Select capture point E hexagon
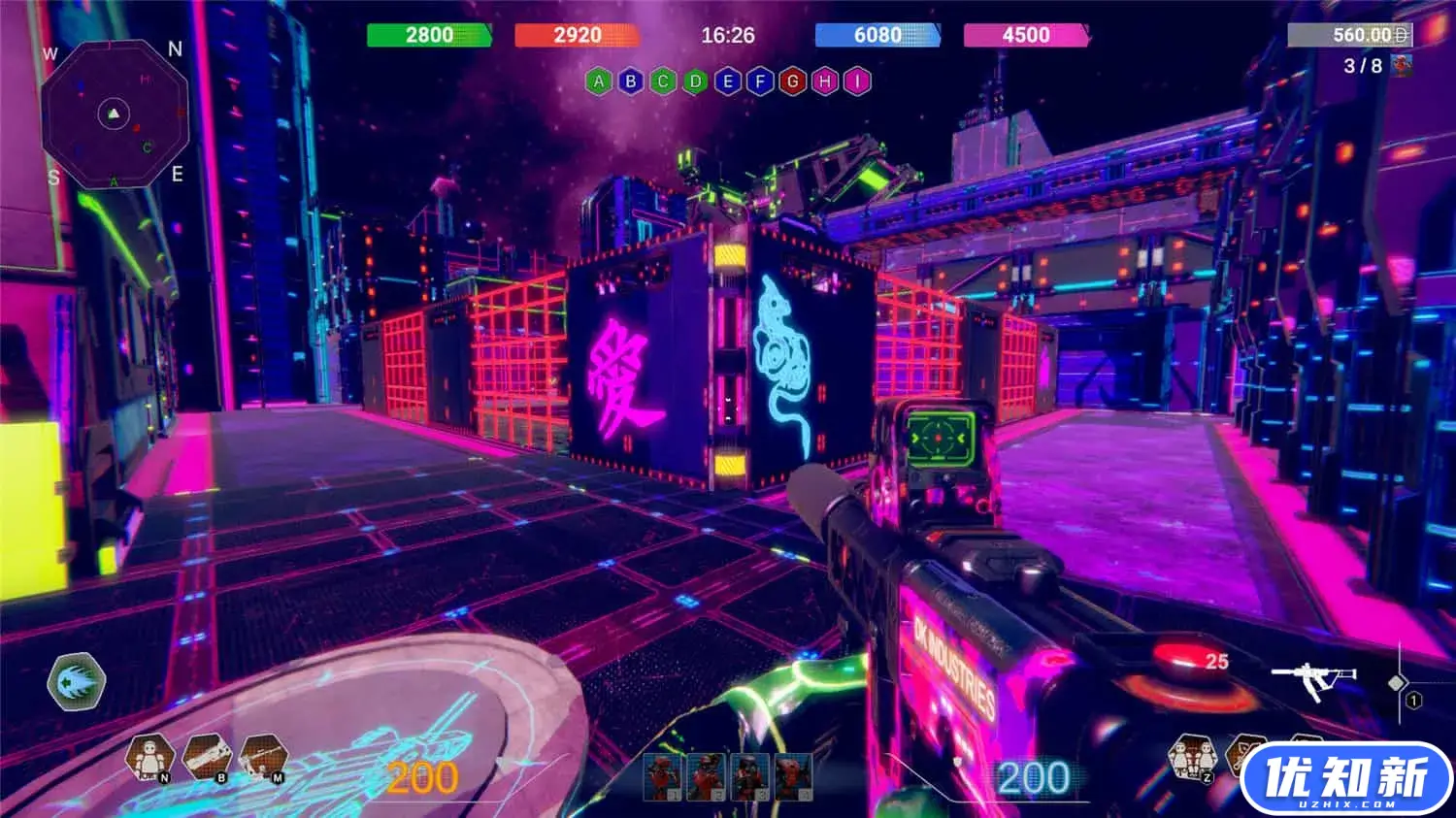 click(728, 82)
